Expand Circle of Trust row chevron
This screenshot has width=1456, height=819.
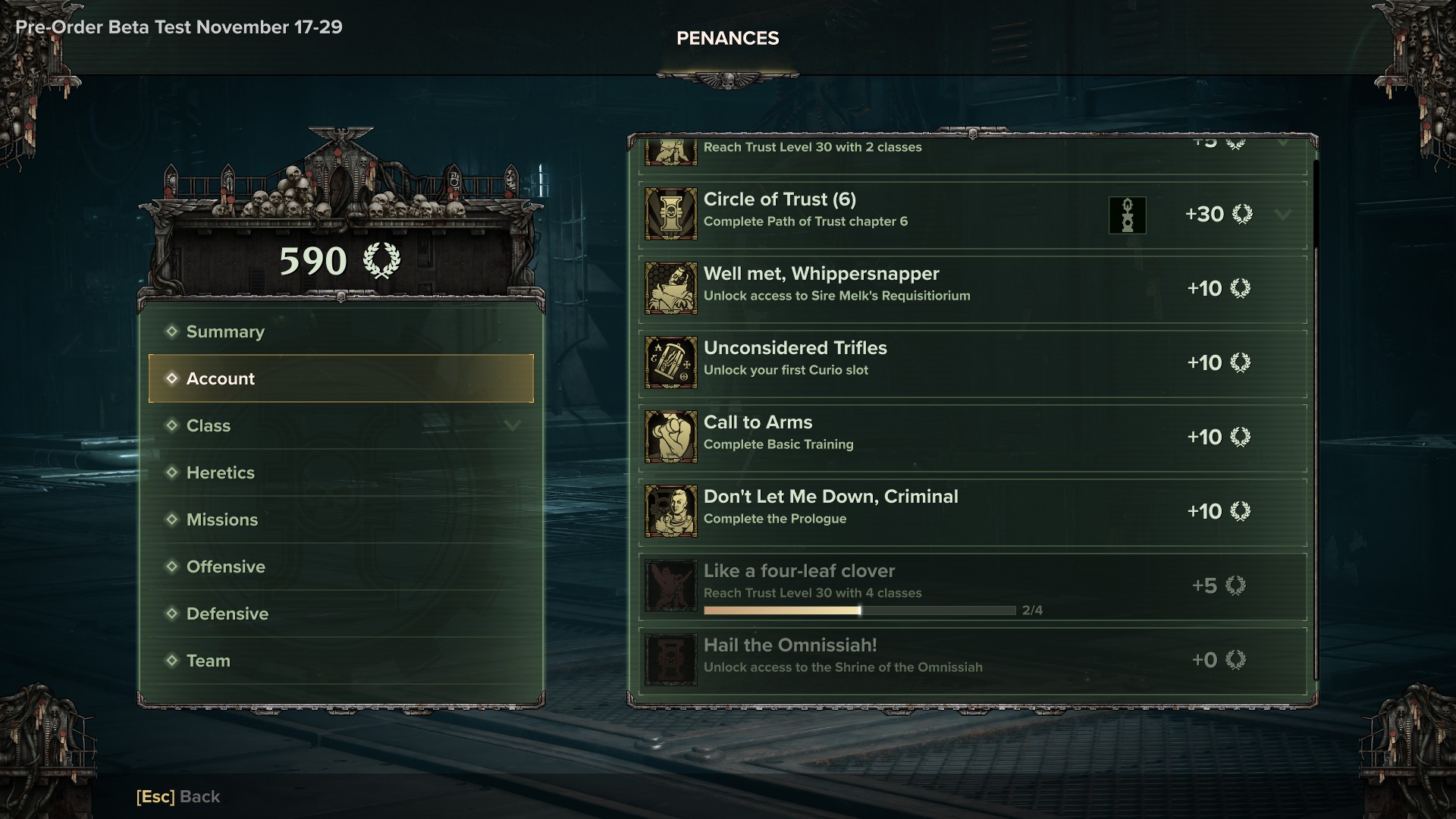1282,215
